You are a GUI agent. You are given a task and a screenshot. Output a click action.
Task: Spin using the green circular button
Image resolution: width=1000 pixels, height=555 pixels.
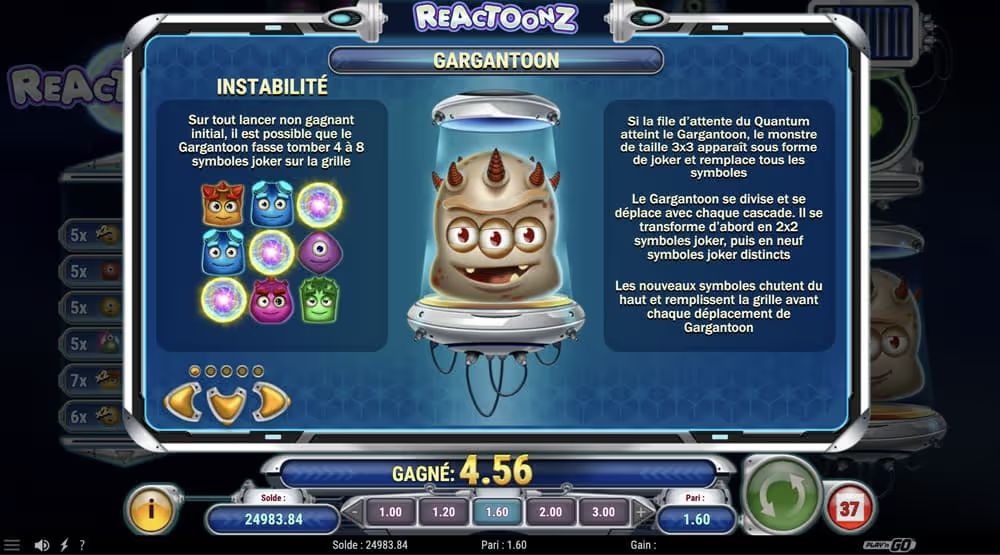[783, 495]
